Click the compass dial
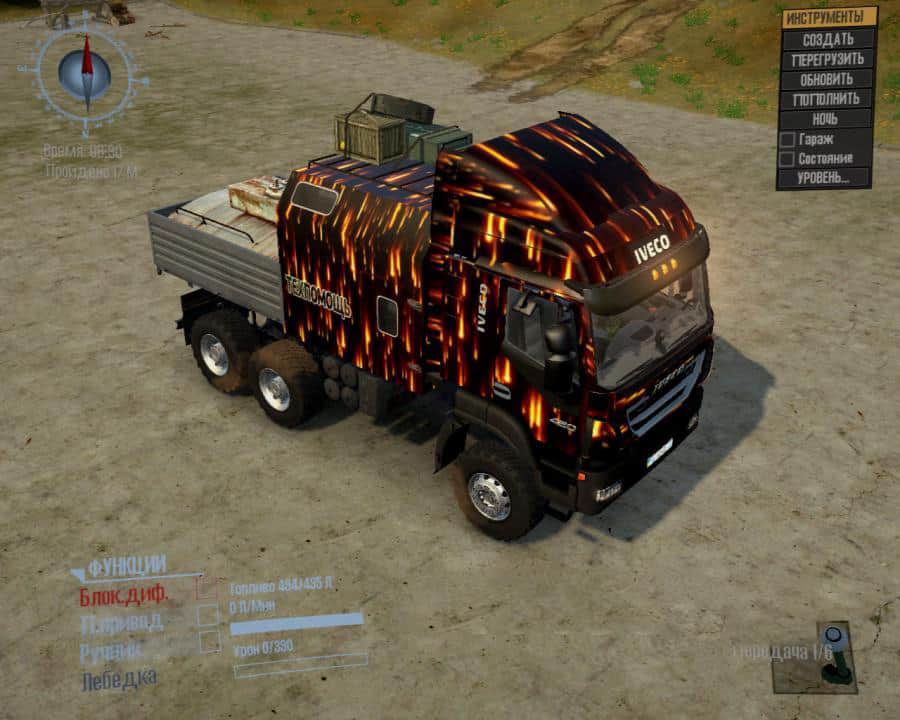The image size is (900, 720). click(86, 72)
